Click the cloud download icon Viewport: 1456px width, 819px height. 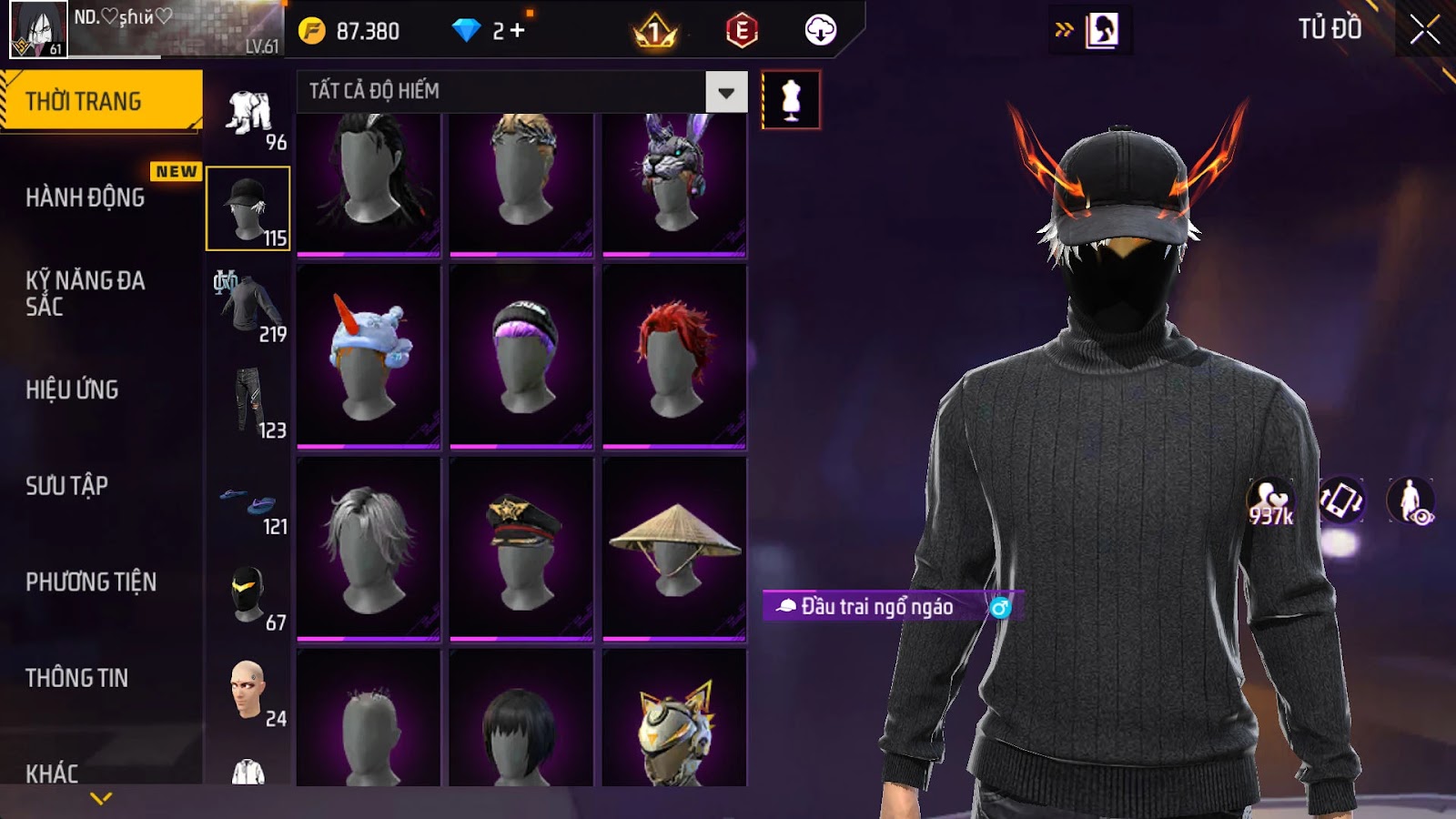[x=820, y=31]
